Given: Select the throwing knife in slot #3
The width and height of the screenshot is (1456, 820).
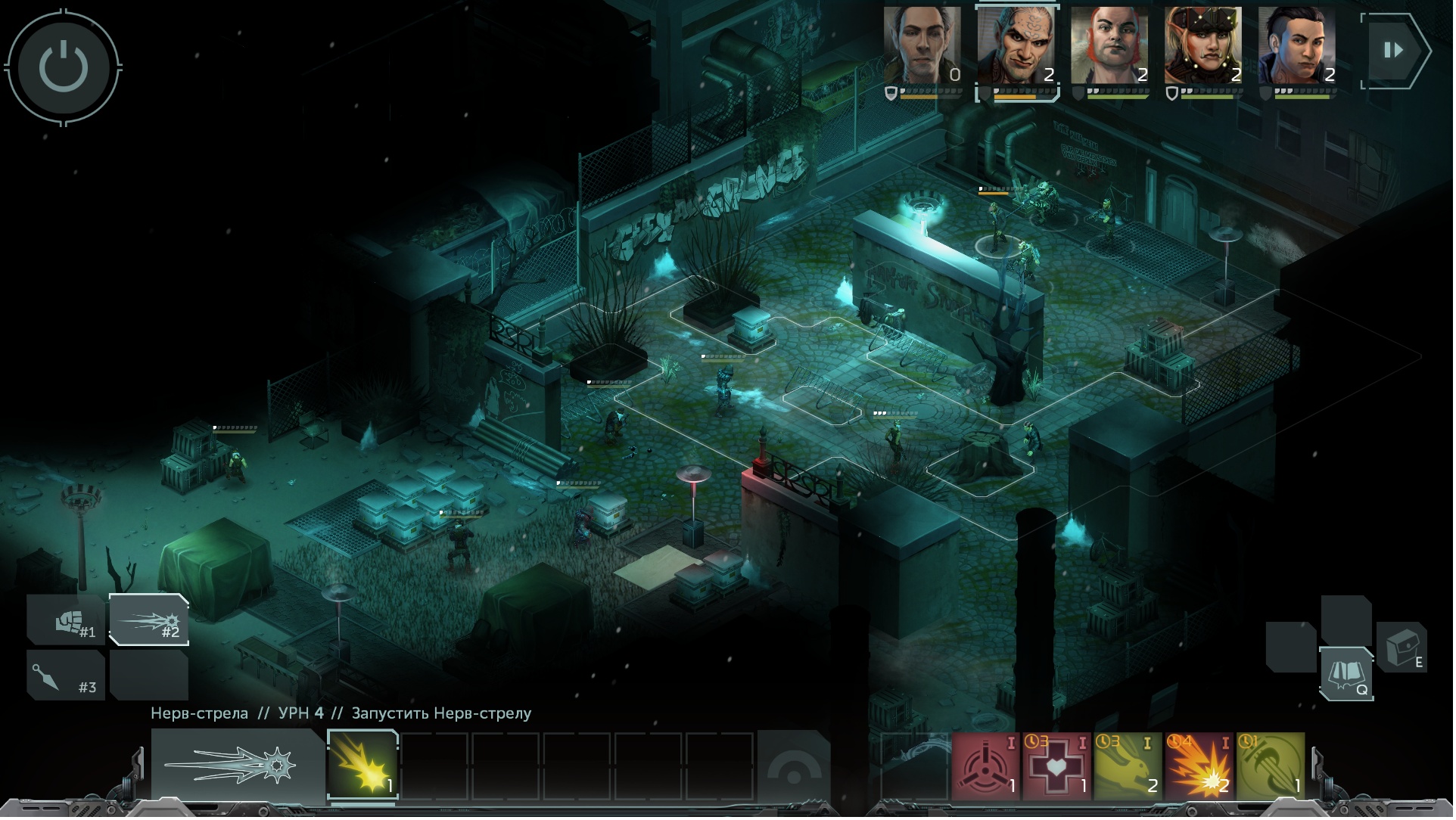Looking at the screenshot, I should (67, 675).
